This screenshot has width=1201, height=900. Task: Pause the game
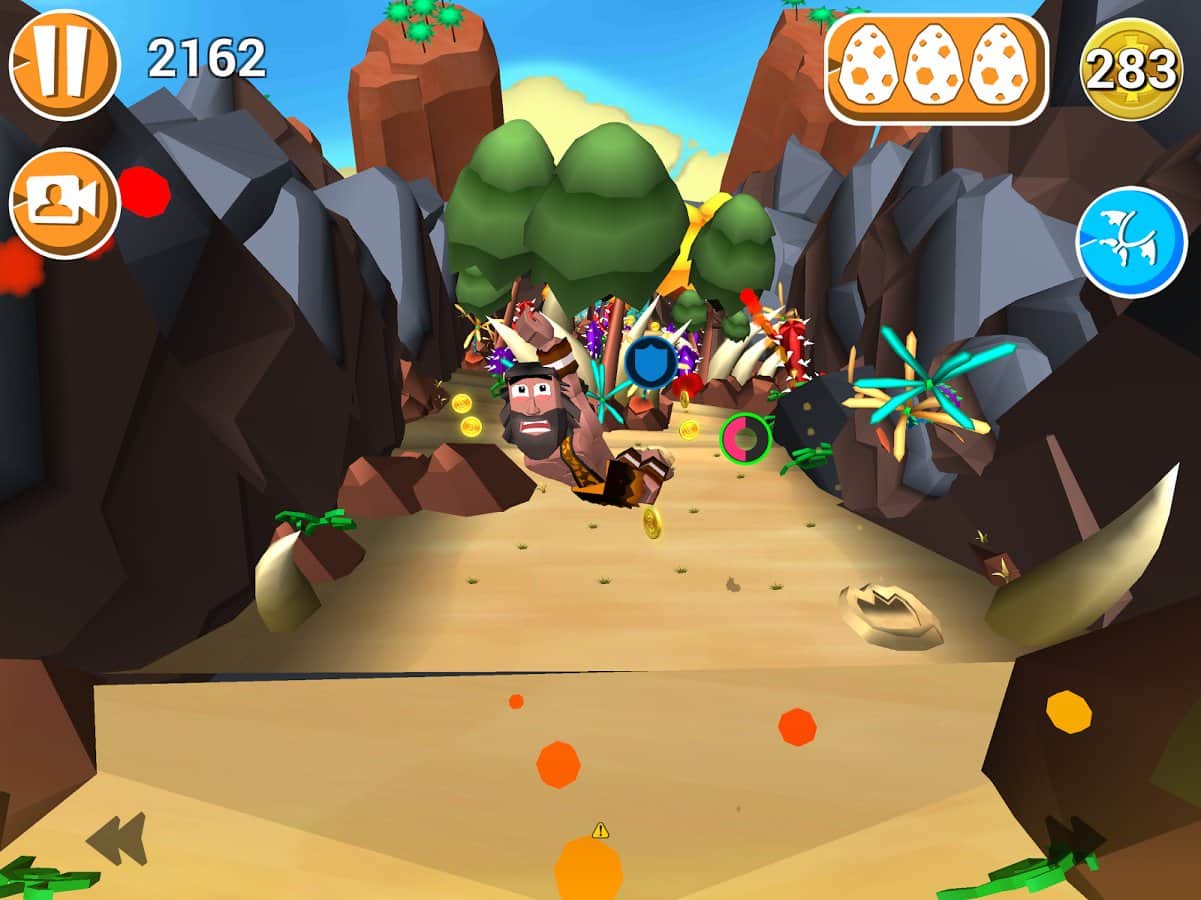coord(64,64)
